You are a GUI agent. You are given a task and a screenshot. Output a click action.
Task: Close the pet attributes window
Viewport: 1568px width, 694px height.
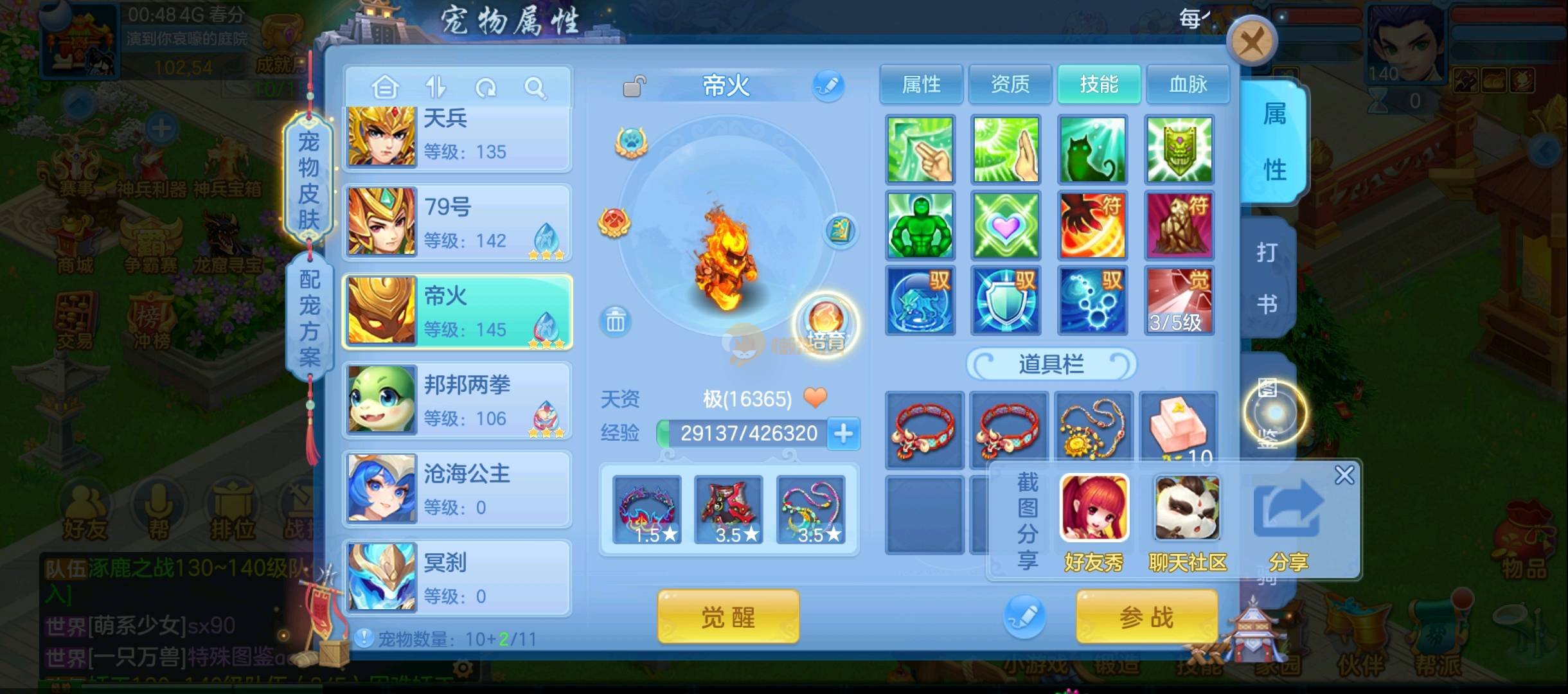click(1251, 42)
